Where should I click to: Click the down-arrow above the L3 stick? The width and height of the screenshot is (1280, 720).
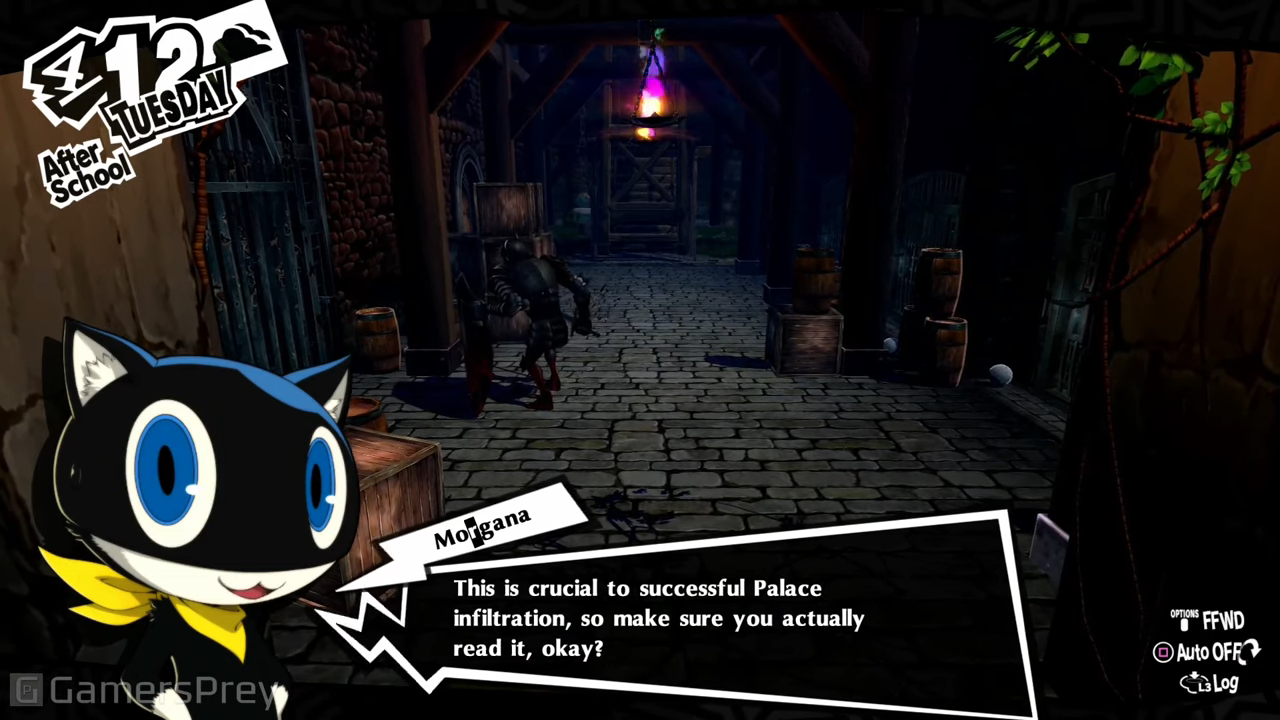point(1195,675)
